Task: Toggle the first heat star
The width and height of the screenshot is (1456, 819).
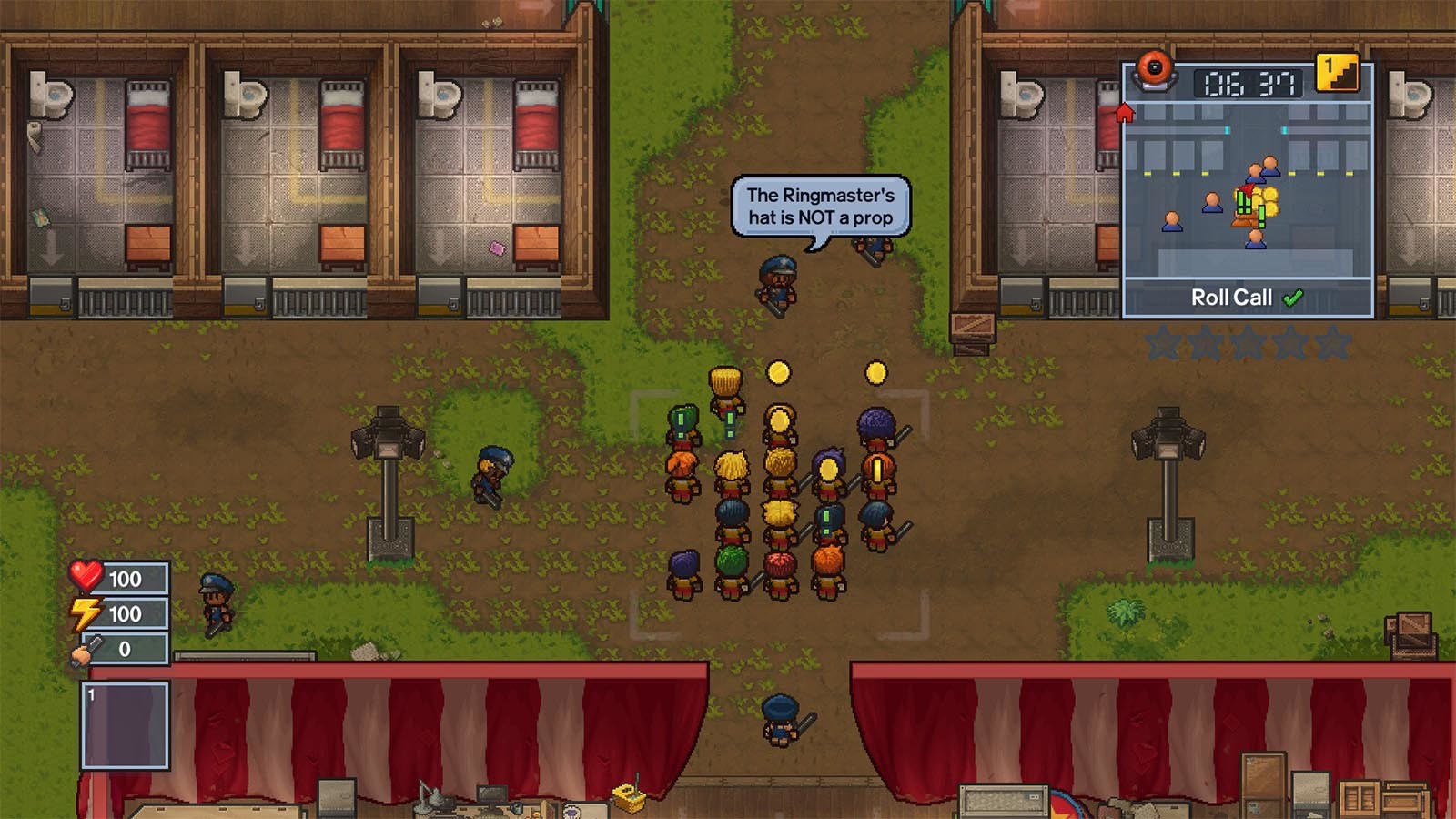Action: (x=1165, y=342)
